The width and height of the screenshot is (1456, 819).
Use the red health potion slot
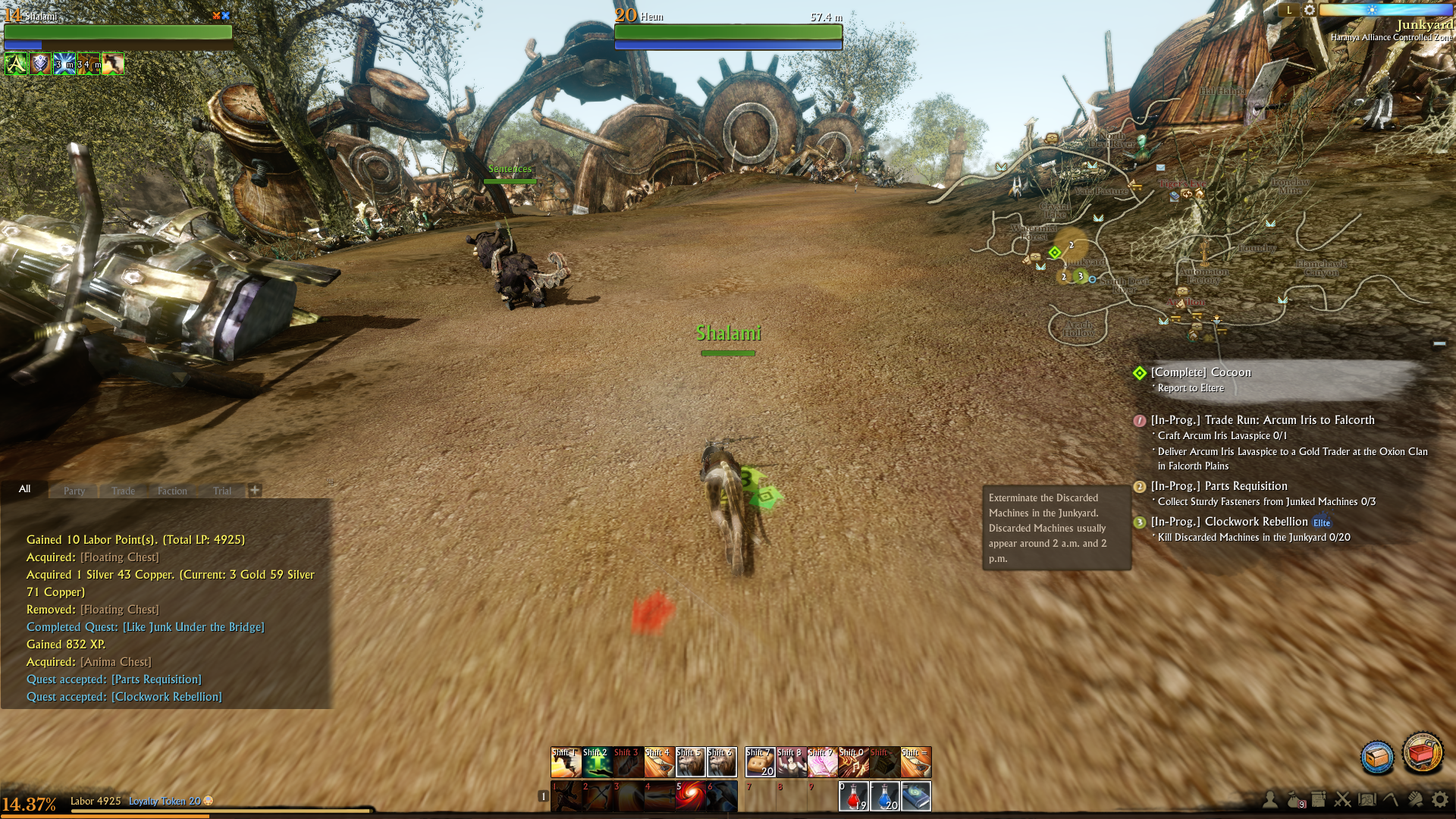[x=853, y=796]
